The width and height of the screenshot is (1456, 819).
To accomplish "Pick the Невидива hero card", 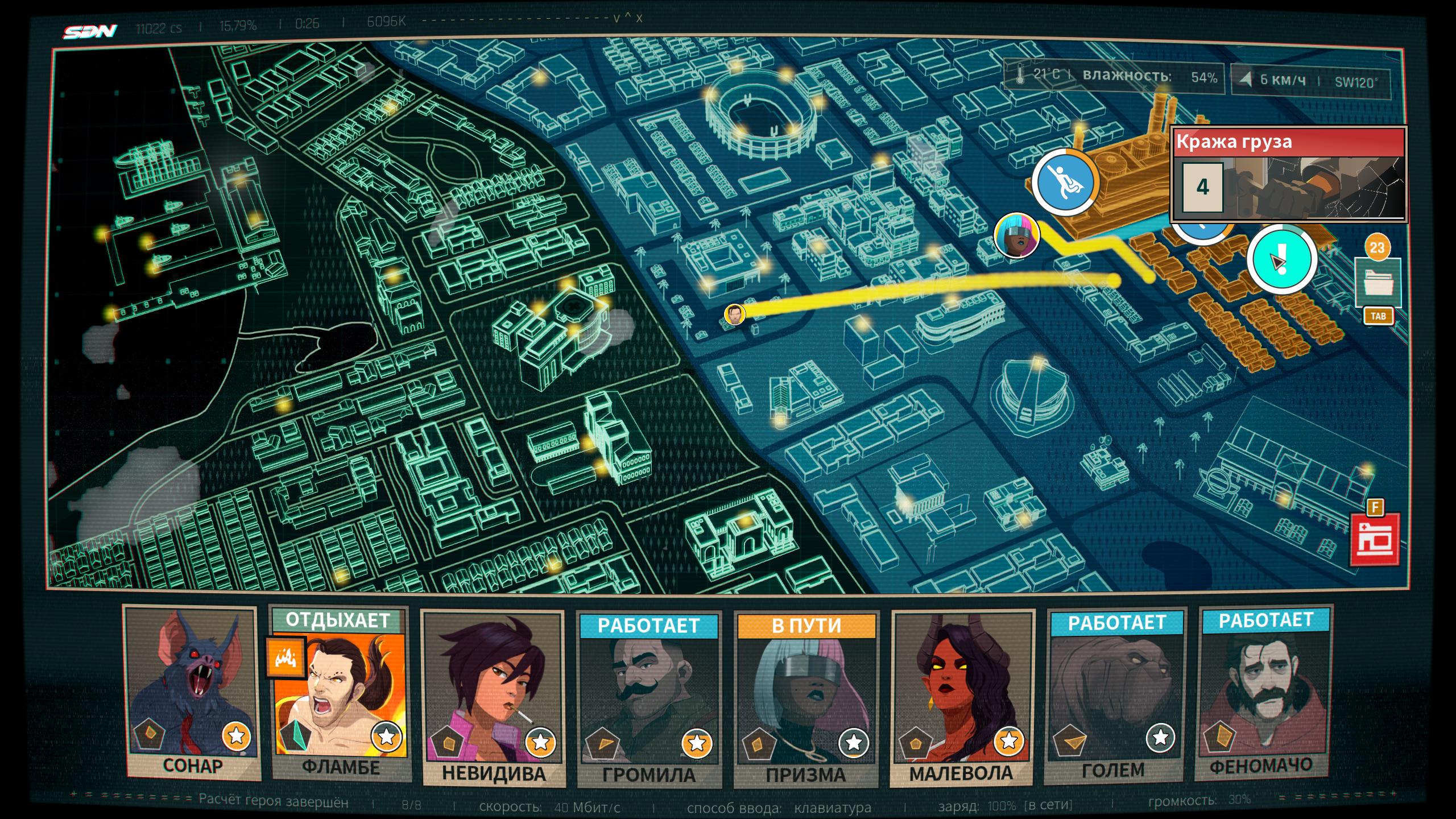I will pyautogui.click(x=493, y=697).
